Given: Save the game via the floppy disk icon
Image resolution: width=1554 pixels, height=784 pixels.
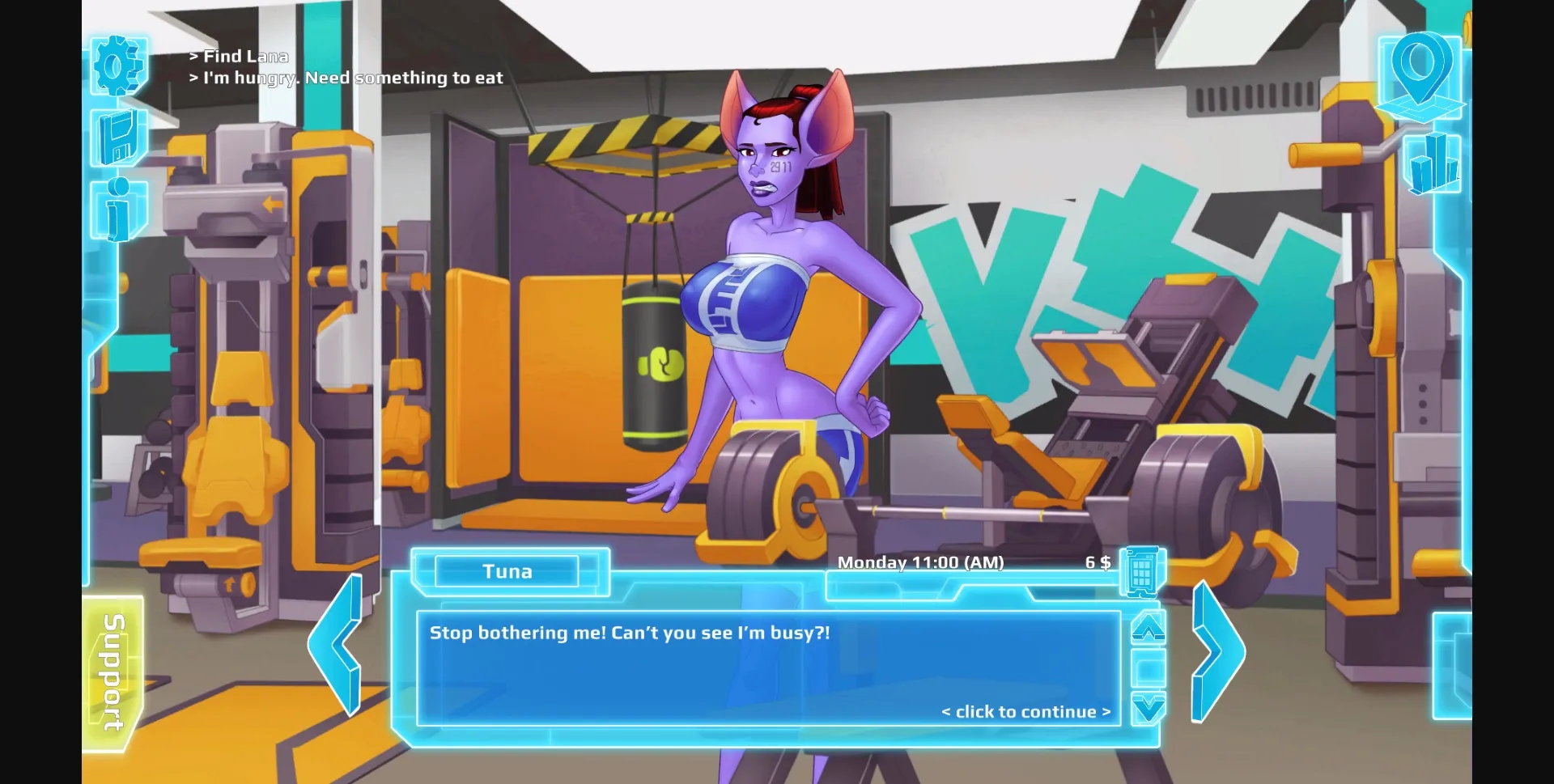Looking at the screenshot, I should [x=118, y=136].
